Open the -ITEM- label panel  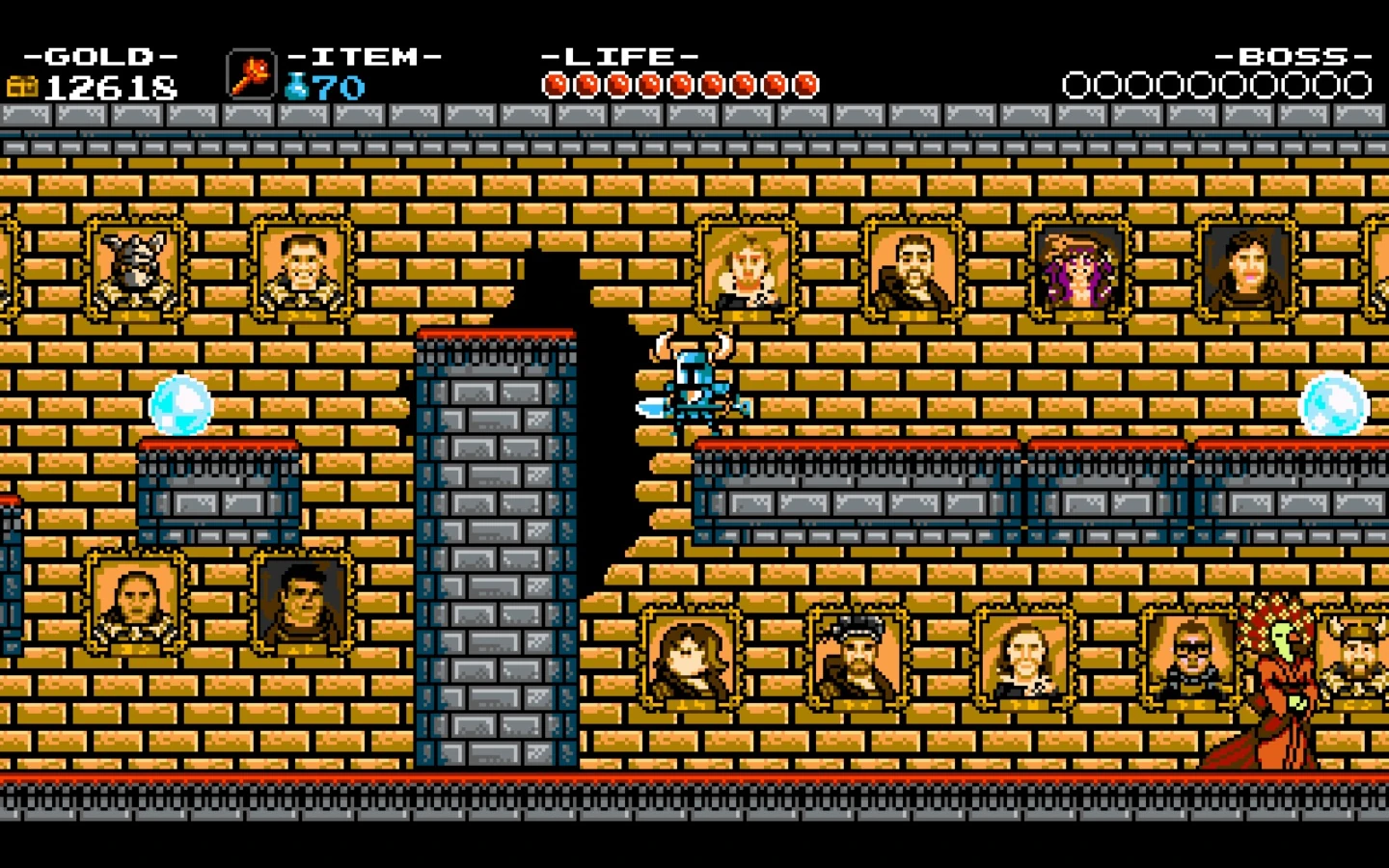(365, 55)
